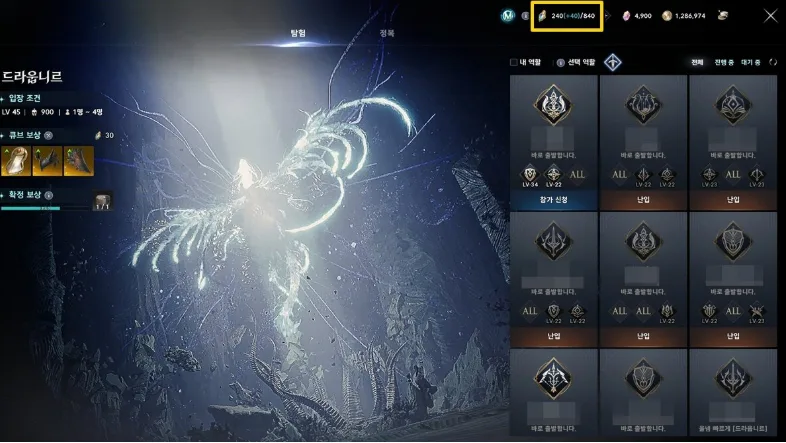This screenshot has width=786, height=443.
Task: Click the 참가 신청 button
Action: [553, 200]
